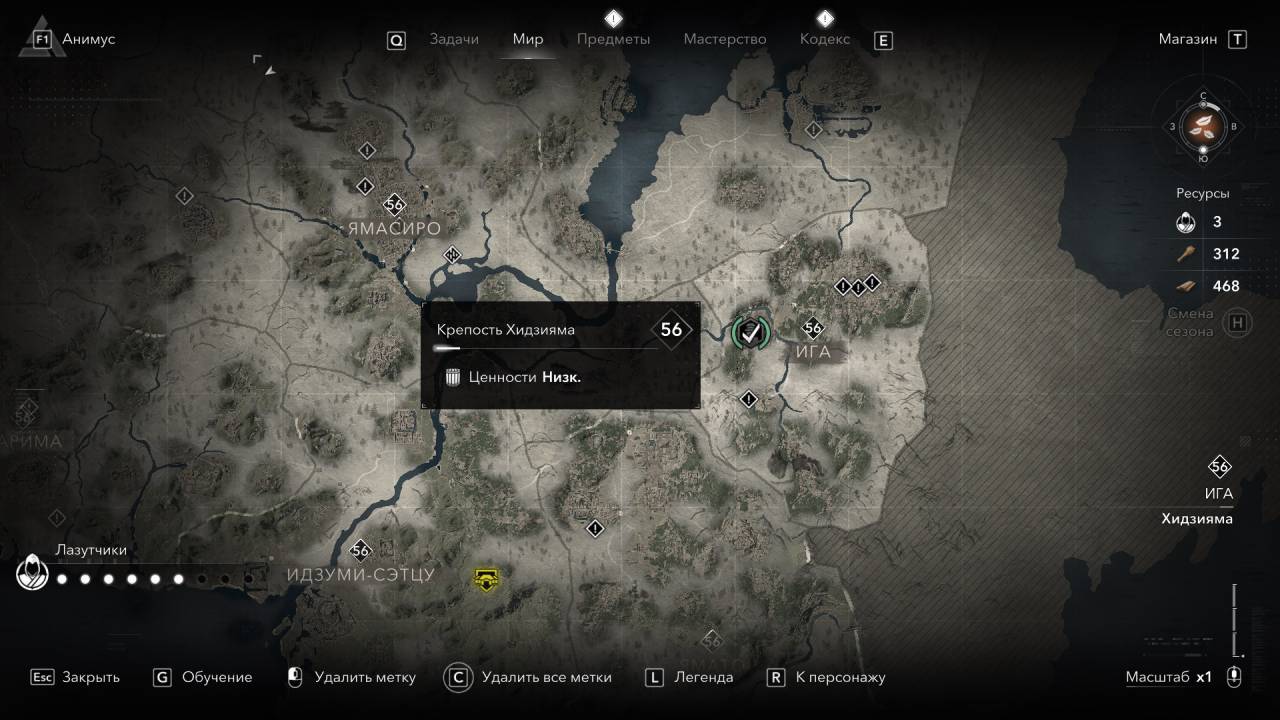Select the Ямасиро region level marker
The image size is (1280, 720).
coord(394,205)
